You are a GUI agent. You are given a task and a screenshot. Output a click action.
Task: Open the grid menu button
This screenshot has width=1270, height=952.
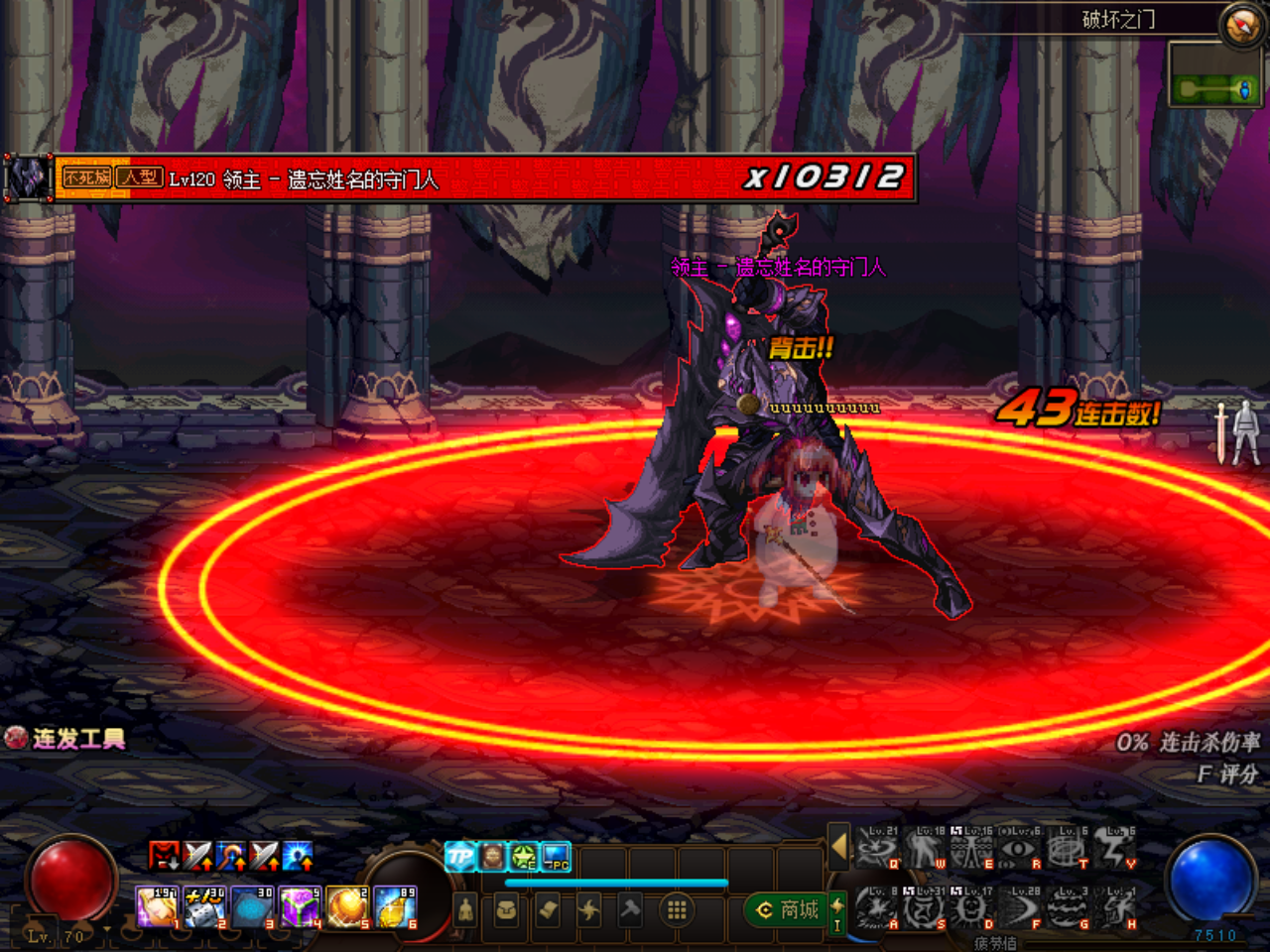[677, 909]
